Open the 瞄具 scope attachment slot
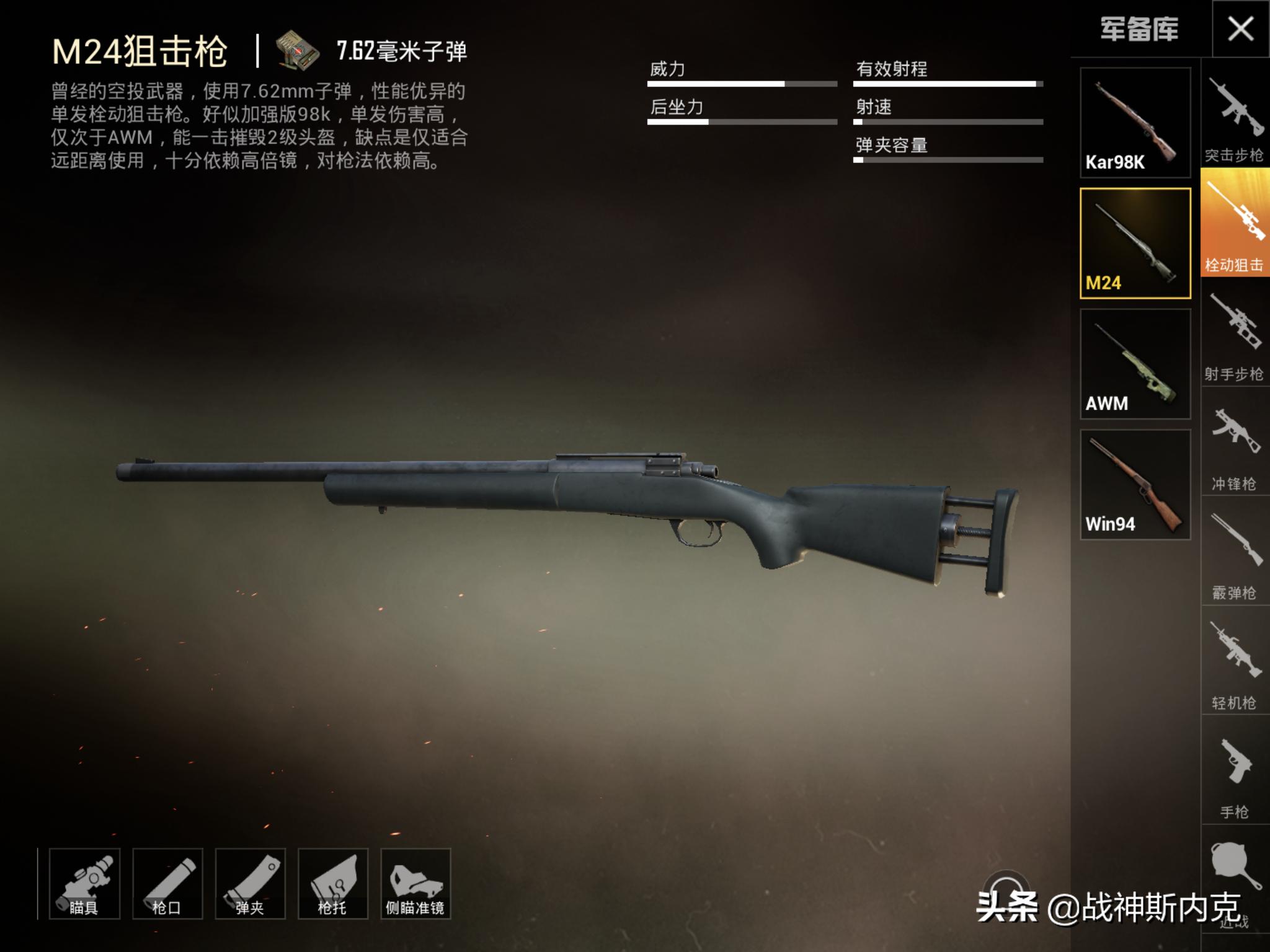This screenshot has height=952, width=1270. tap(84, 883)
